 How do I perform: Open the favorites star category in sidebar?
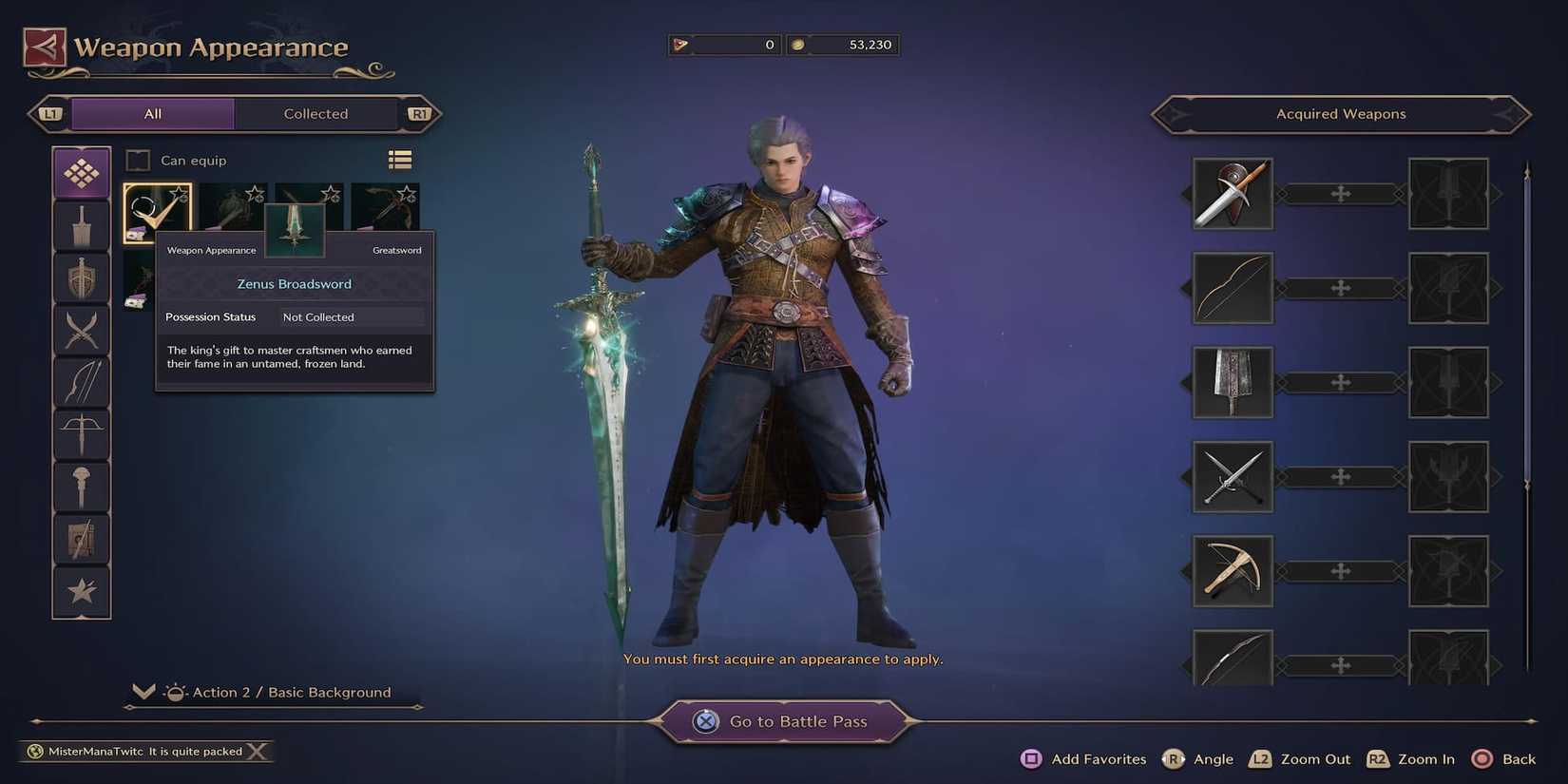tap(81, 589)
